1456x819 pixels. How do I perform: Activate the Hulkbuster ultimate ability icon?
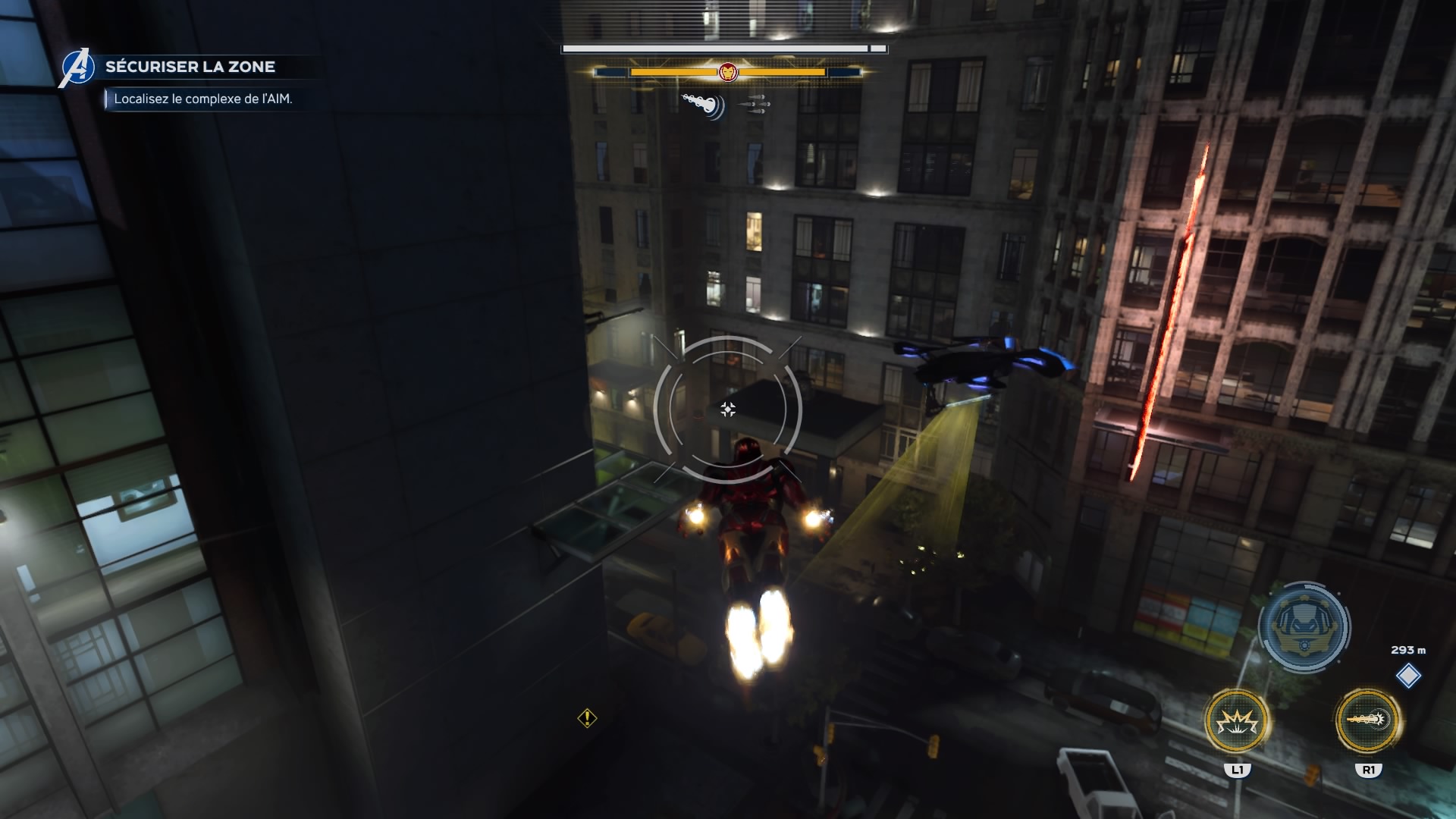[x=1304, y=626]
